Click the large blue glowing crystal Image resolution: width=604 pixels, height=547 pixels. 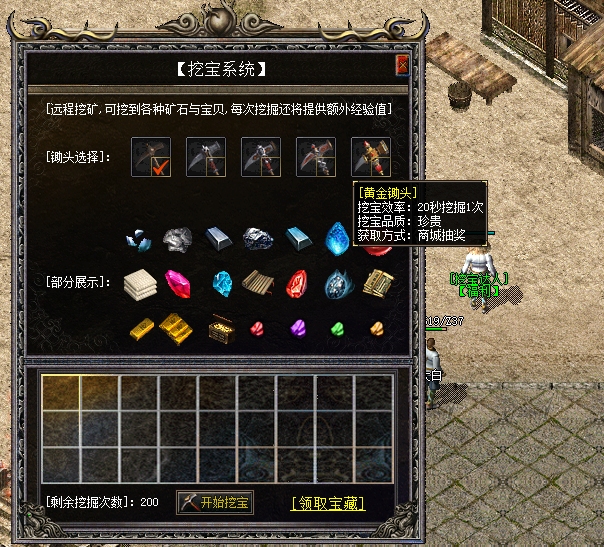[337, 239]
